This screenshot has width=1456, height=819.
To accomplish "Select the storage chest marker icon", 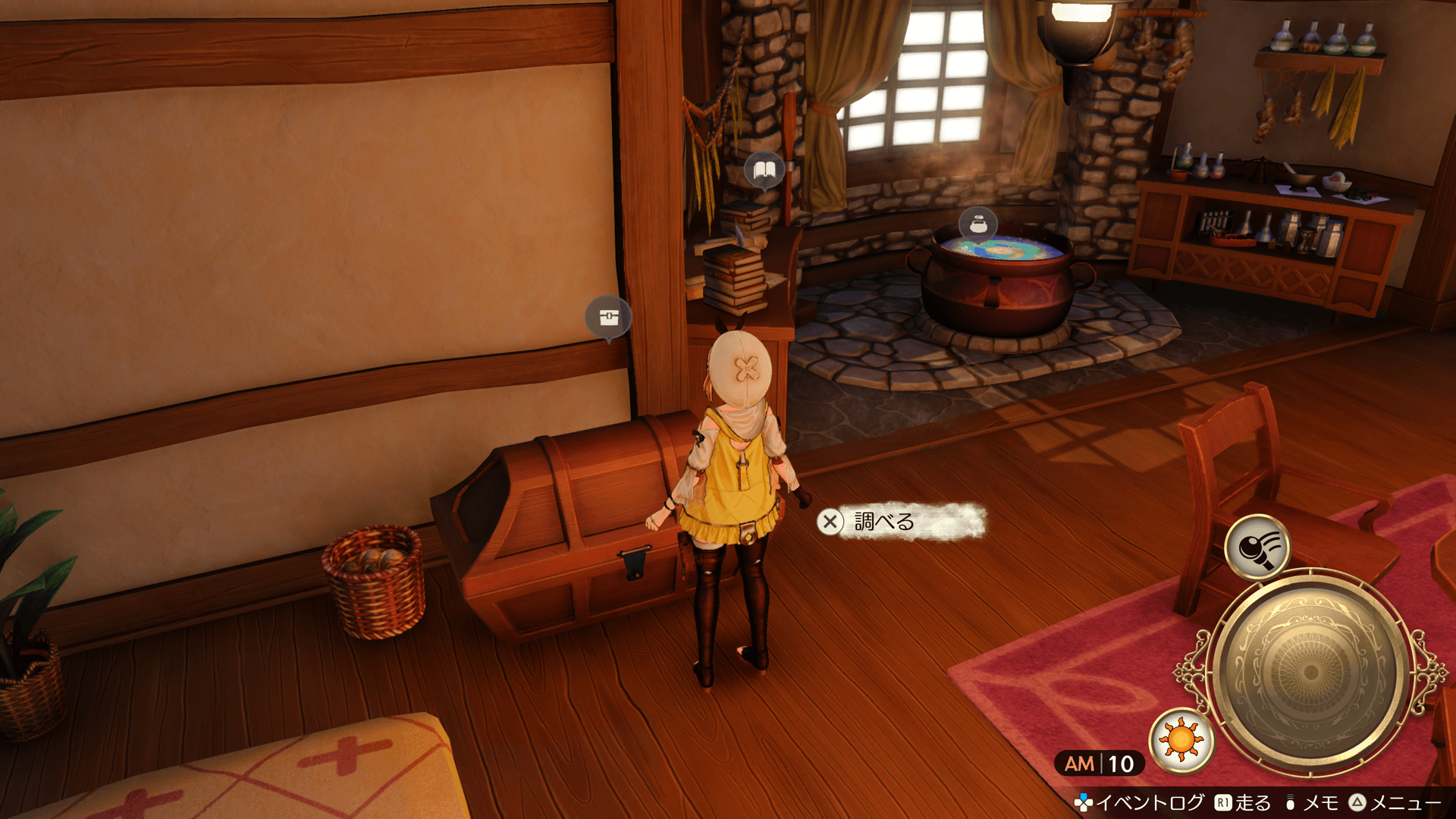I will 608,316.
